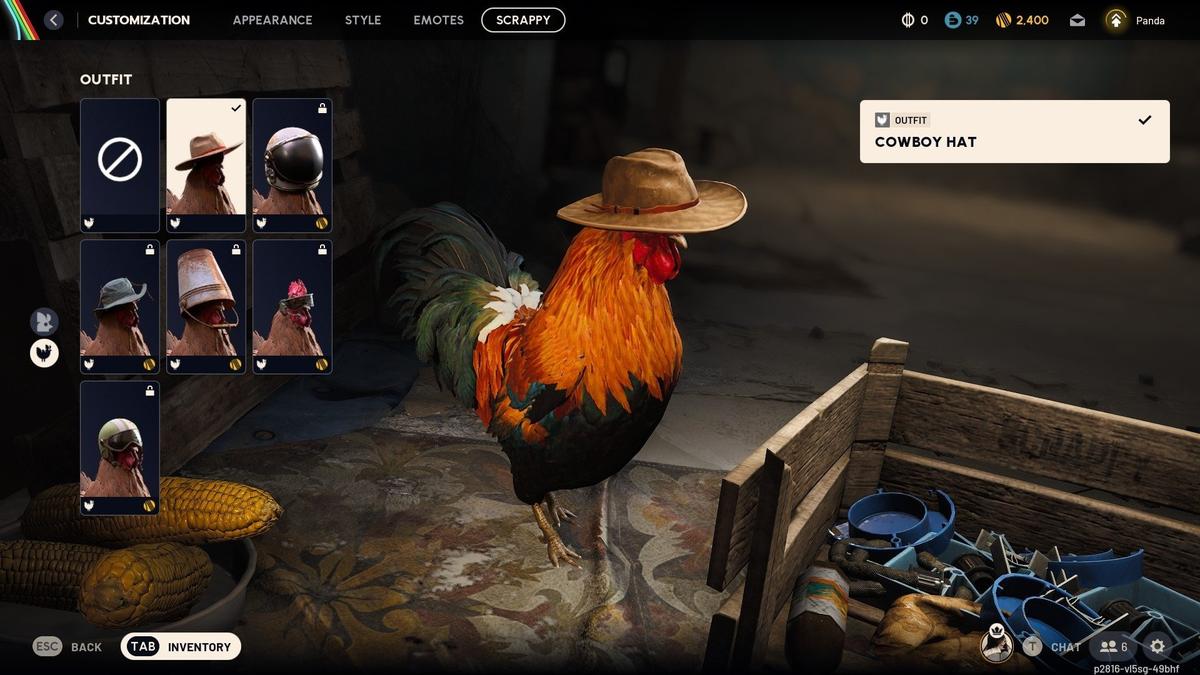This screenshot has height=675, width=1200.
Task: Open the party members icon
Action: tap(1114, 647)
